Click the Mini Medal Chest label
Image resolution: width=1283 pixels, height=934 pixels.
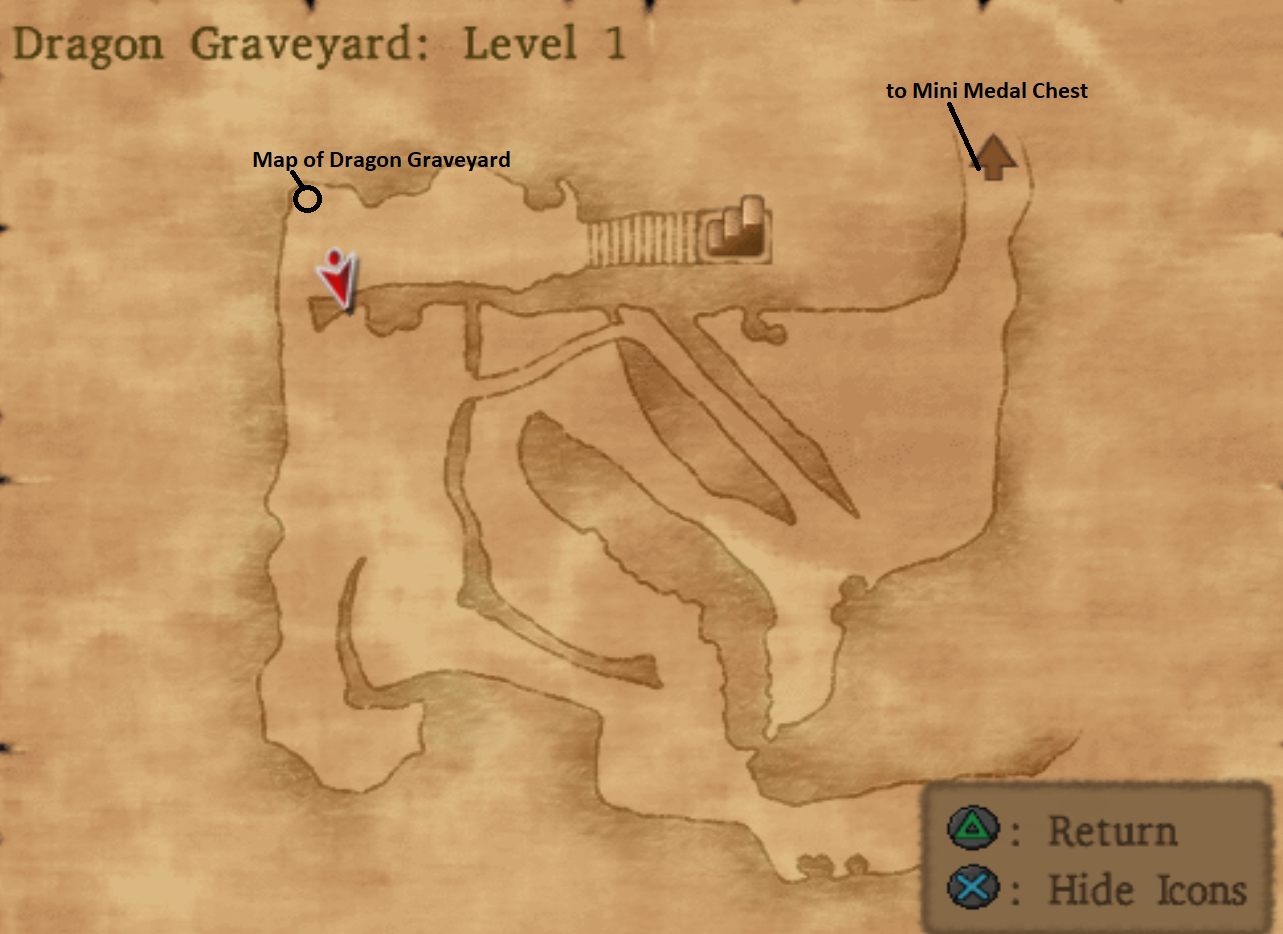coord(985,90)
